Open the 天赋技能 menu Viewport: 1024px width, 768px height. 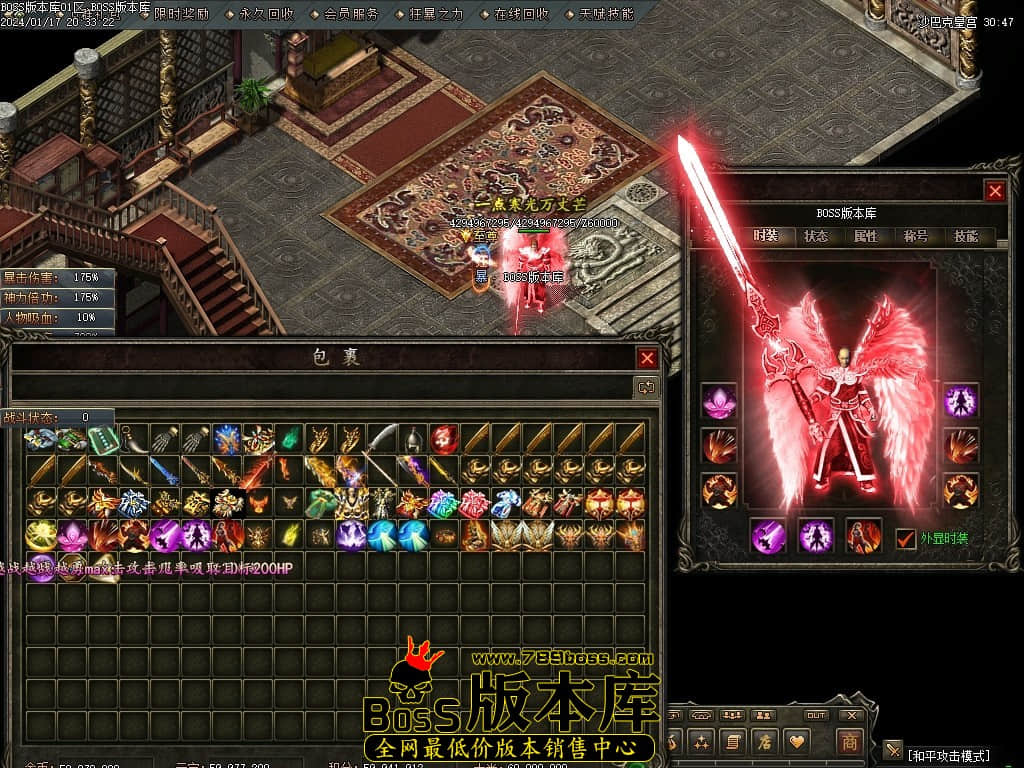tap(606, 14)
